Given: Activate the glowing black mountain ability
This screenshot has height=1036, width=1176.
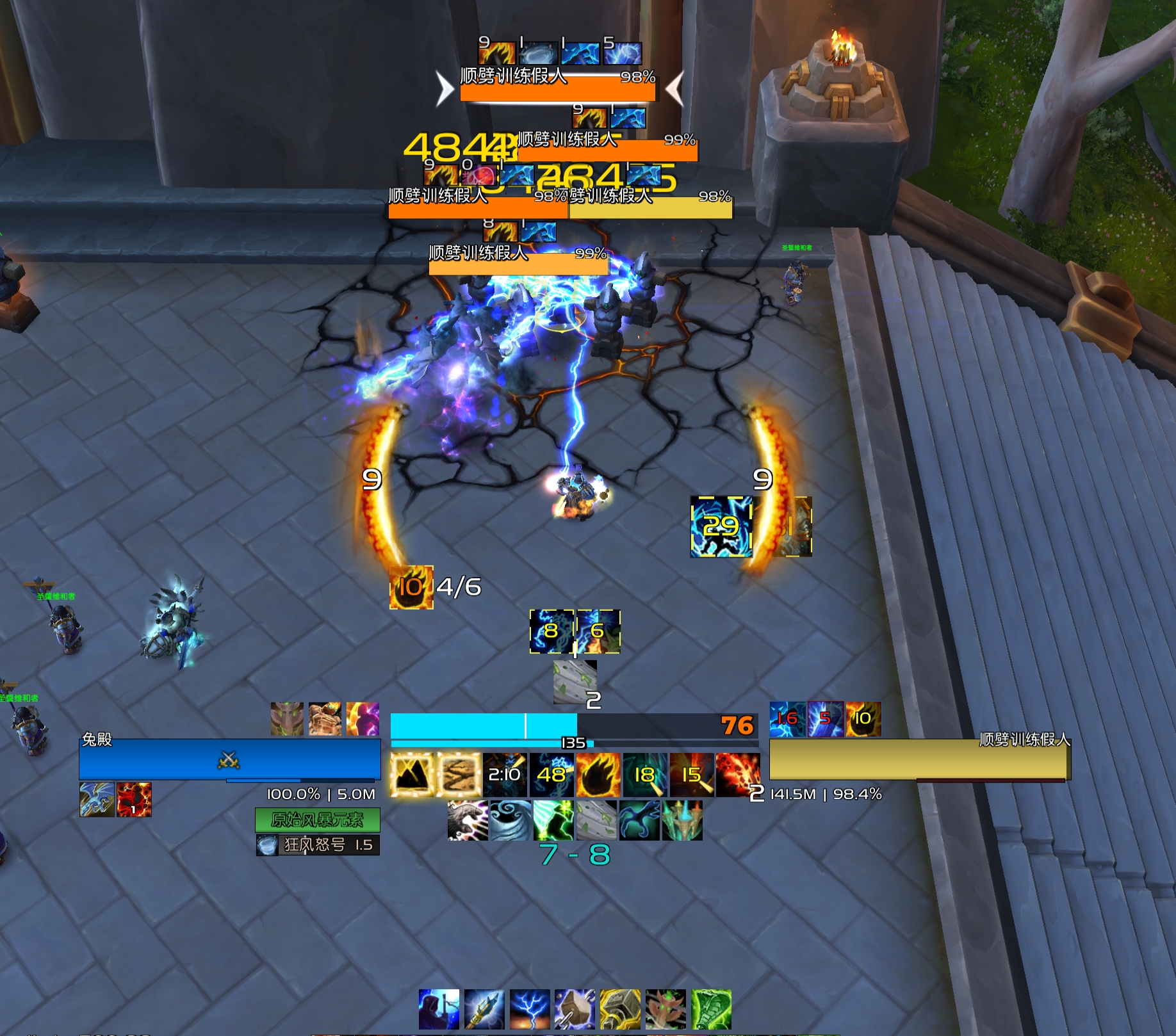Looking at the screenshot, I should tap(412, 775).
